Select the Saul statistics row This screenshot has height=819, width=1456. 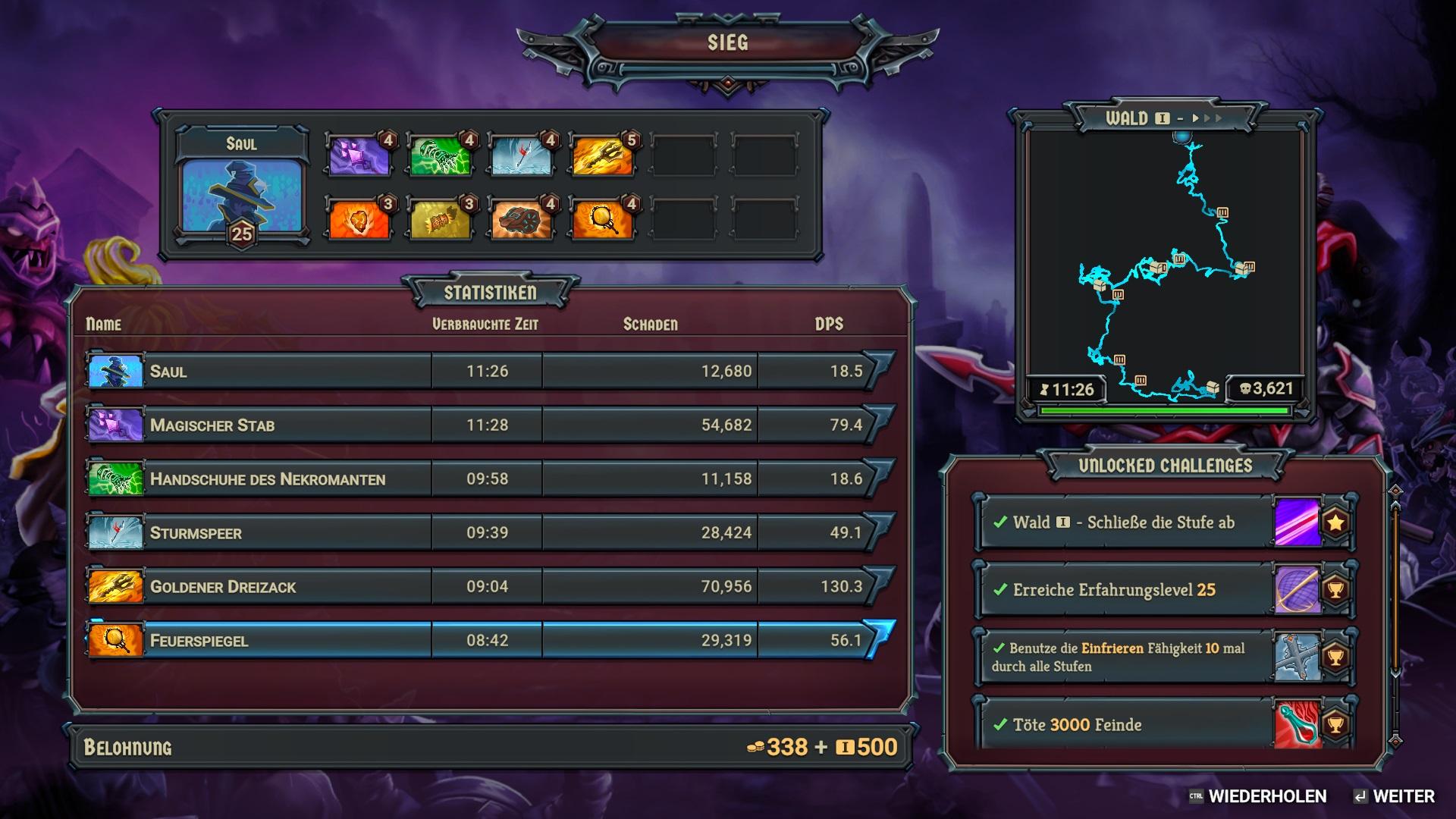click(x=485, y=371)
